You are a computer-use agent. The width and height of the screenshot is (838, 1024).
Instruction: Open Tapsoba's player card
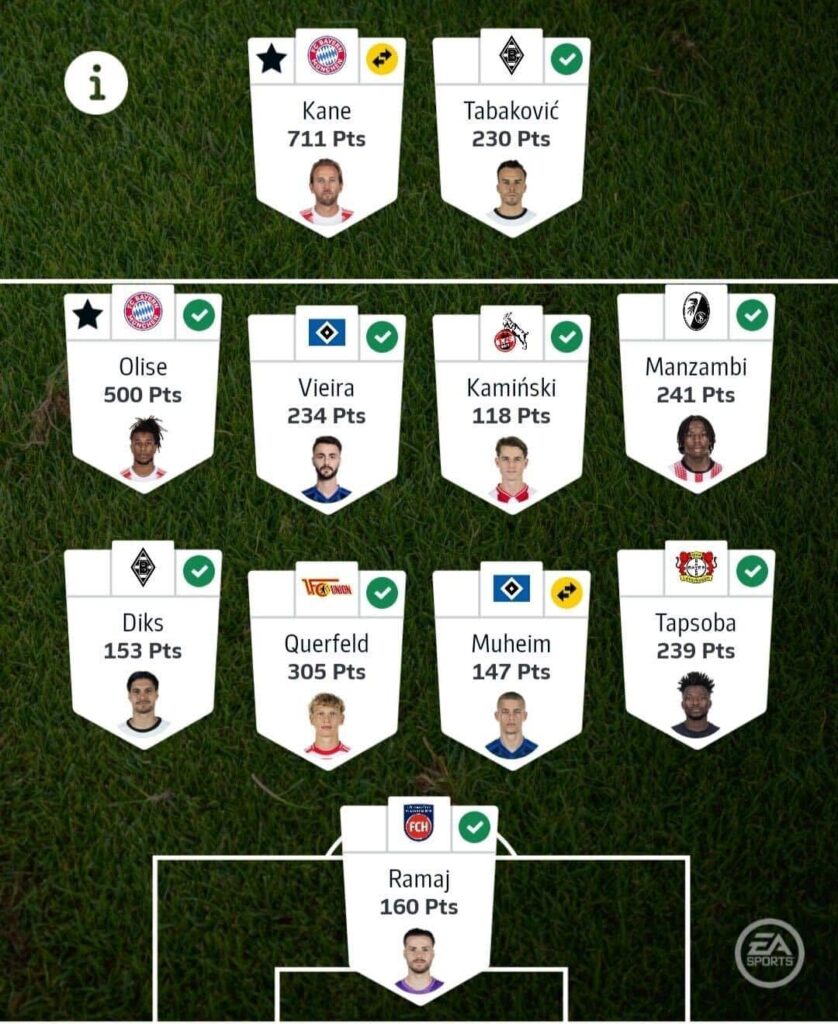click(695, 652)
